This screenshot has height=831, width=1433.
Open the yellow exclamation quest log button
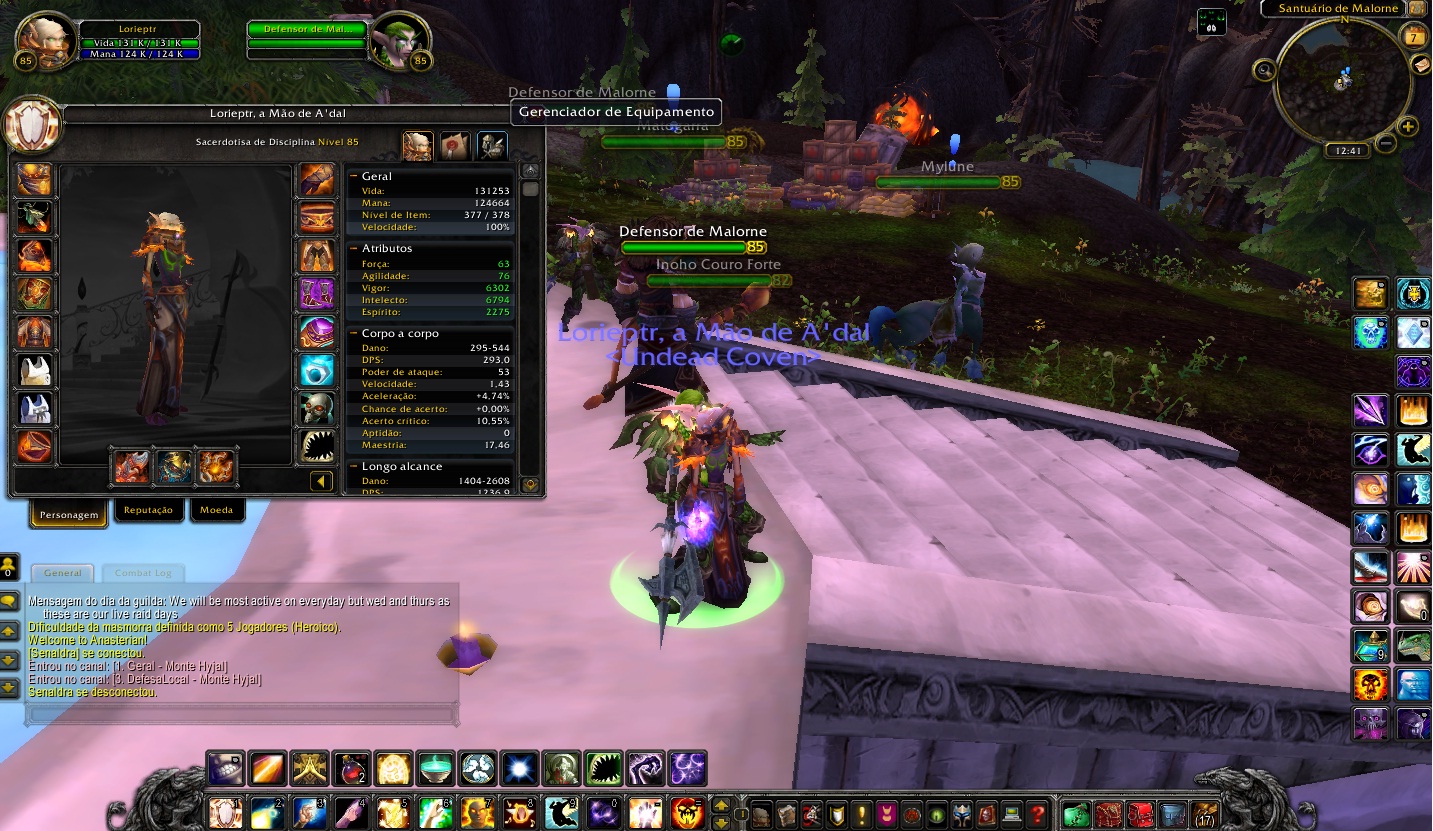[x=860, y=813]
